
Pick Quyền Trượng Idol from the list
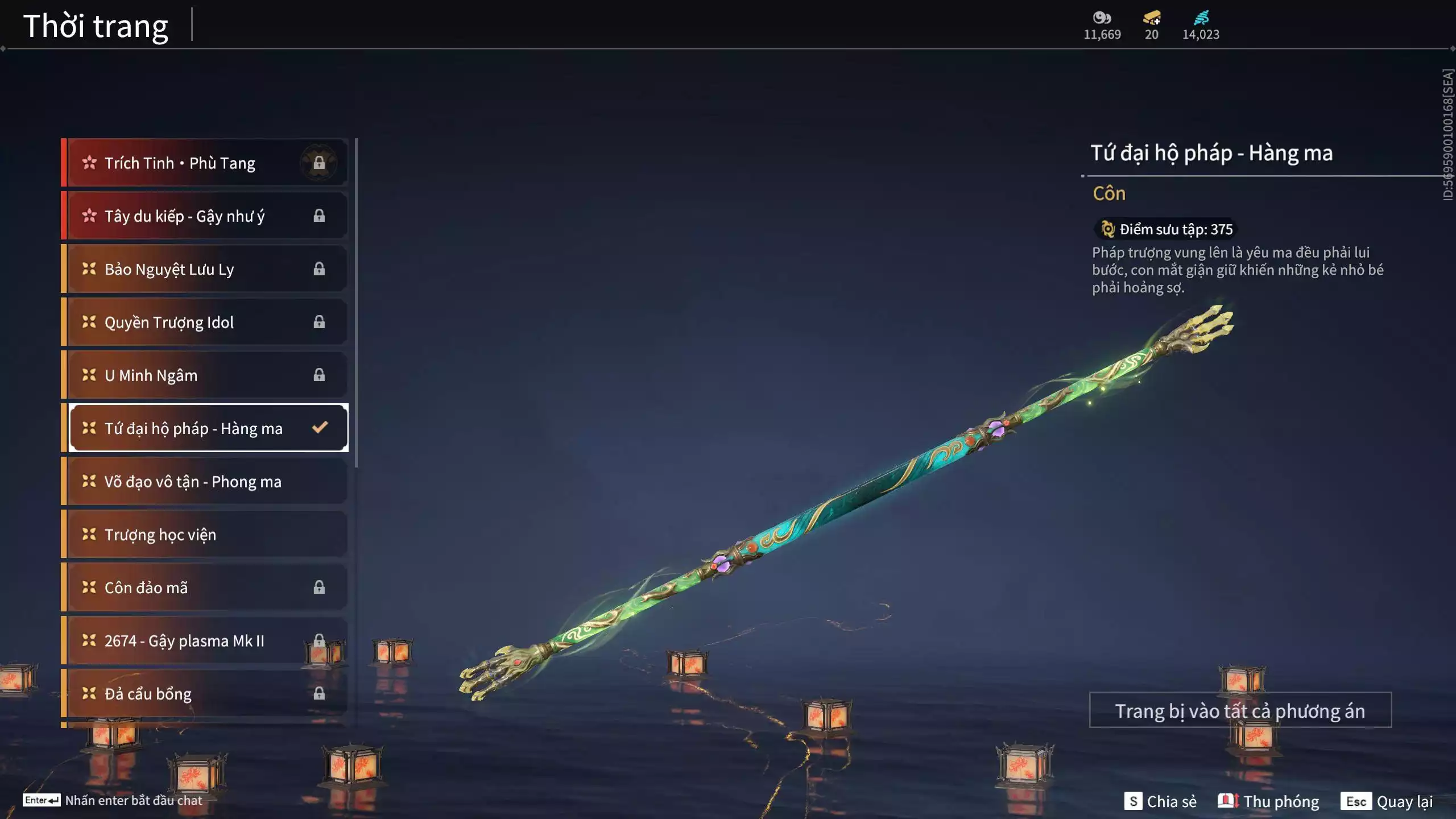pyautogui.click(x=205, y=322)
